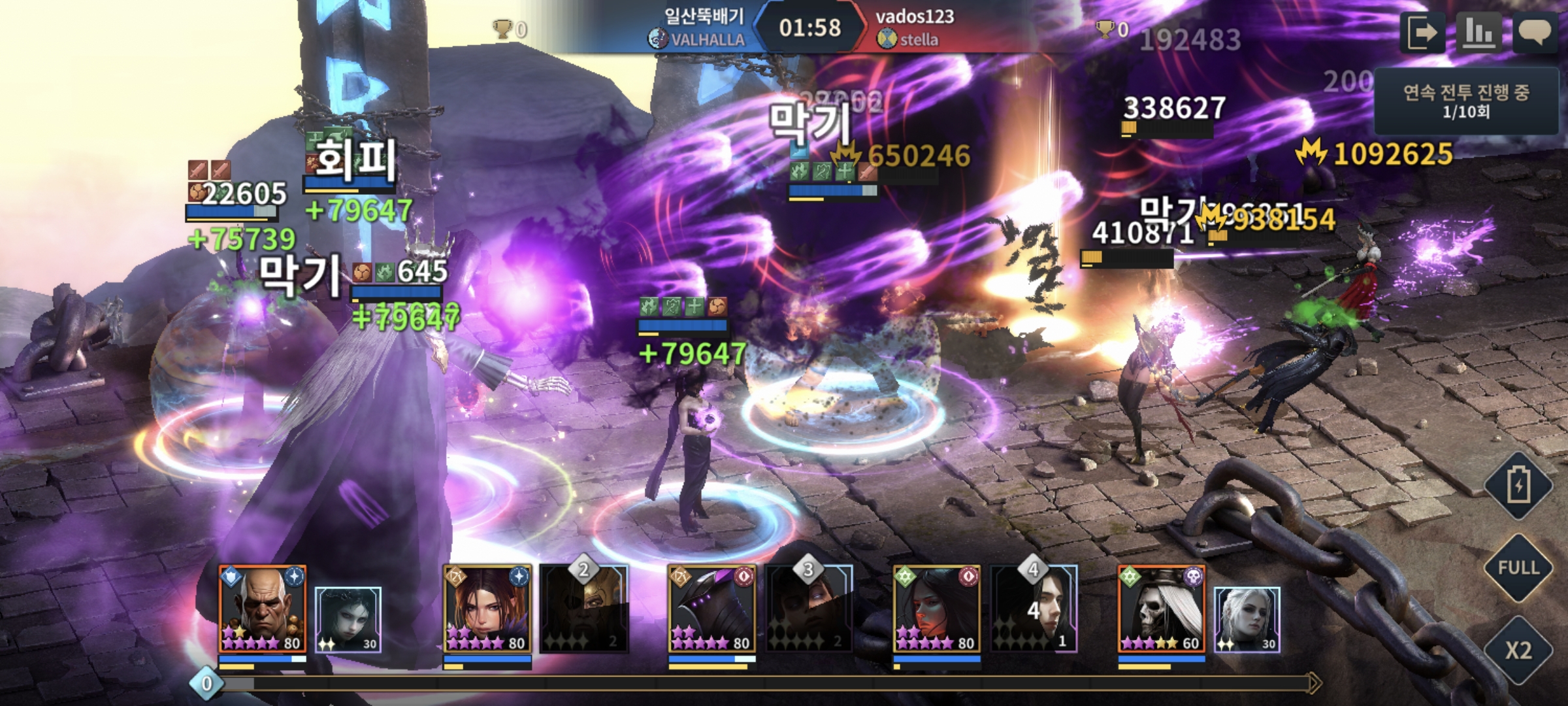Select the brown-haired female hero portrait

[x=487, y=609]
